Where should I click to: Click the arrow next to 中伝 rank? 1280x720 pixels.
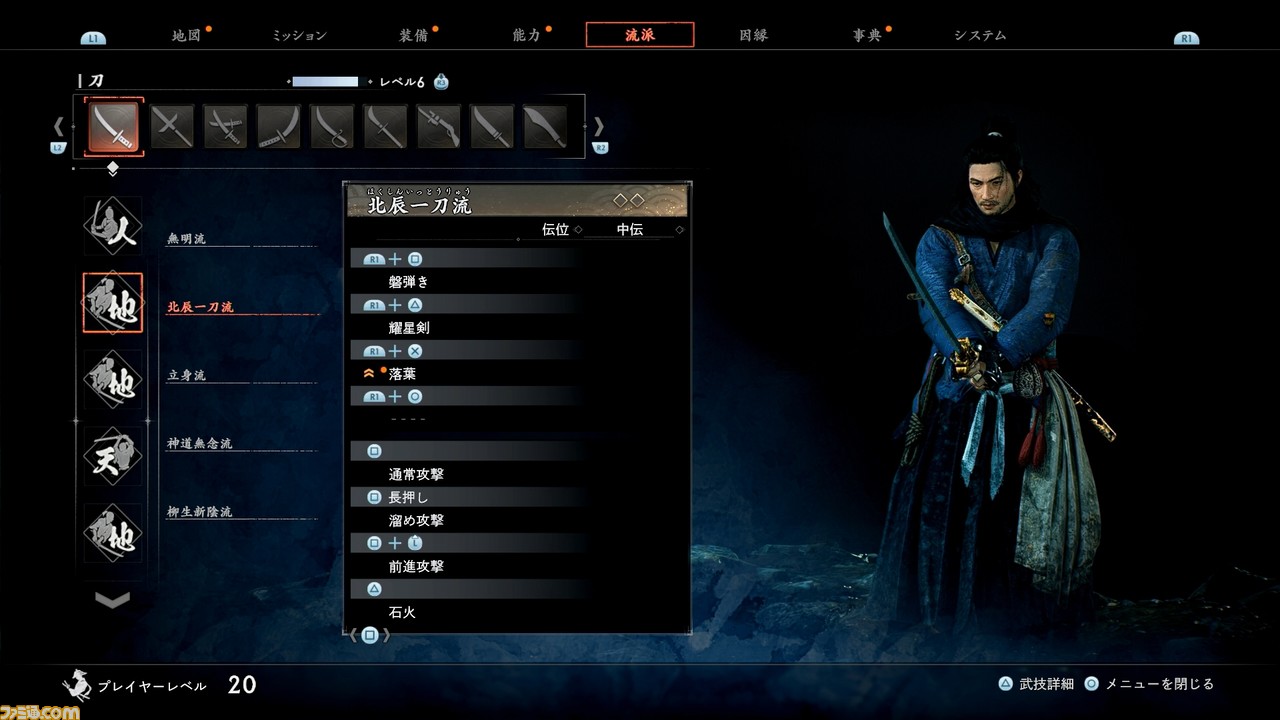pyautogui.click(x=679, y=229)
